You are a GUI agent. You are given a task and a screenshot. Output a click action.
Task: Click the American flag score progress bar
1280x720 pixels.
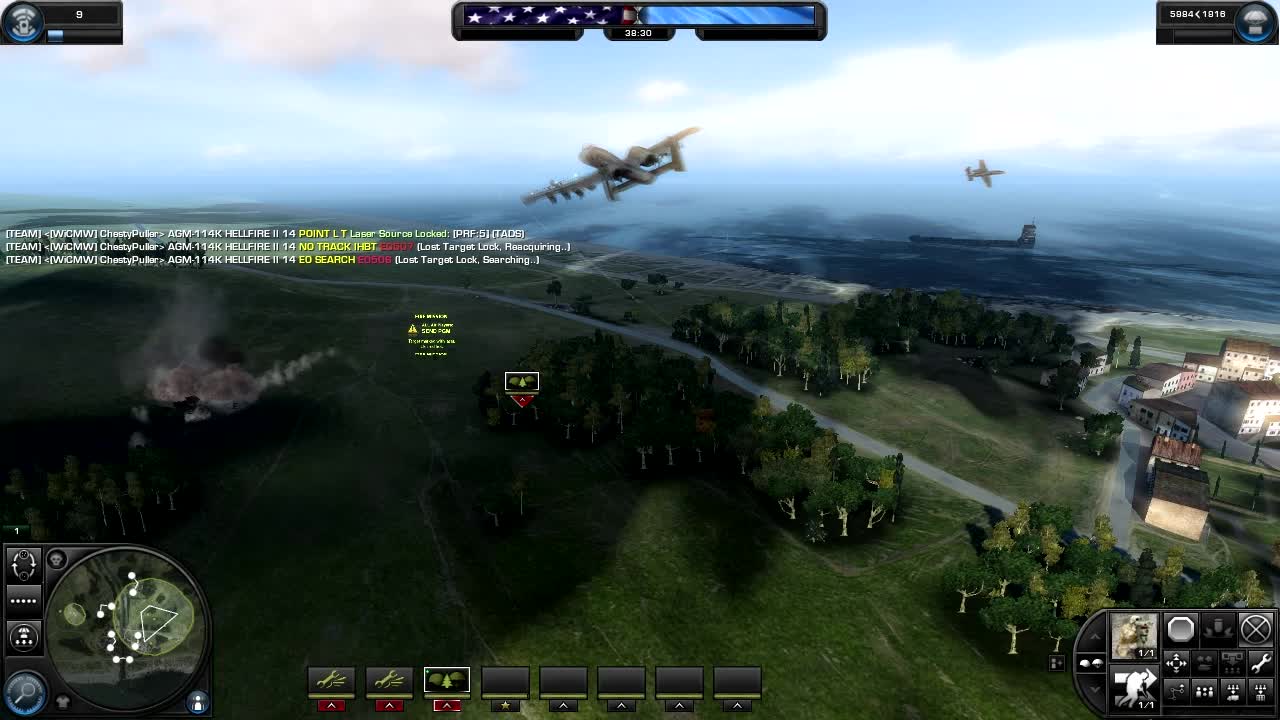coord(540,15)
